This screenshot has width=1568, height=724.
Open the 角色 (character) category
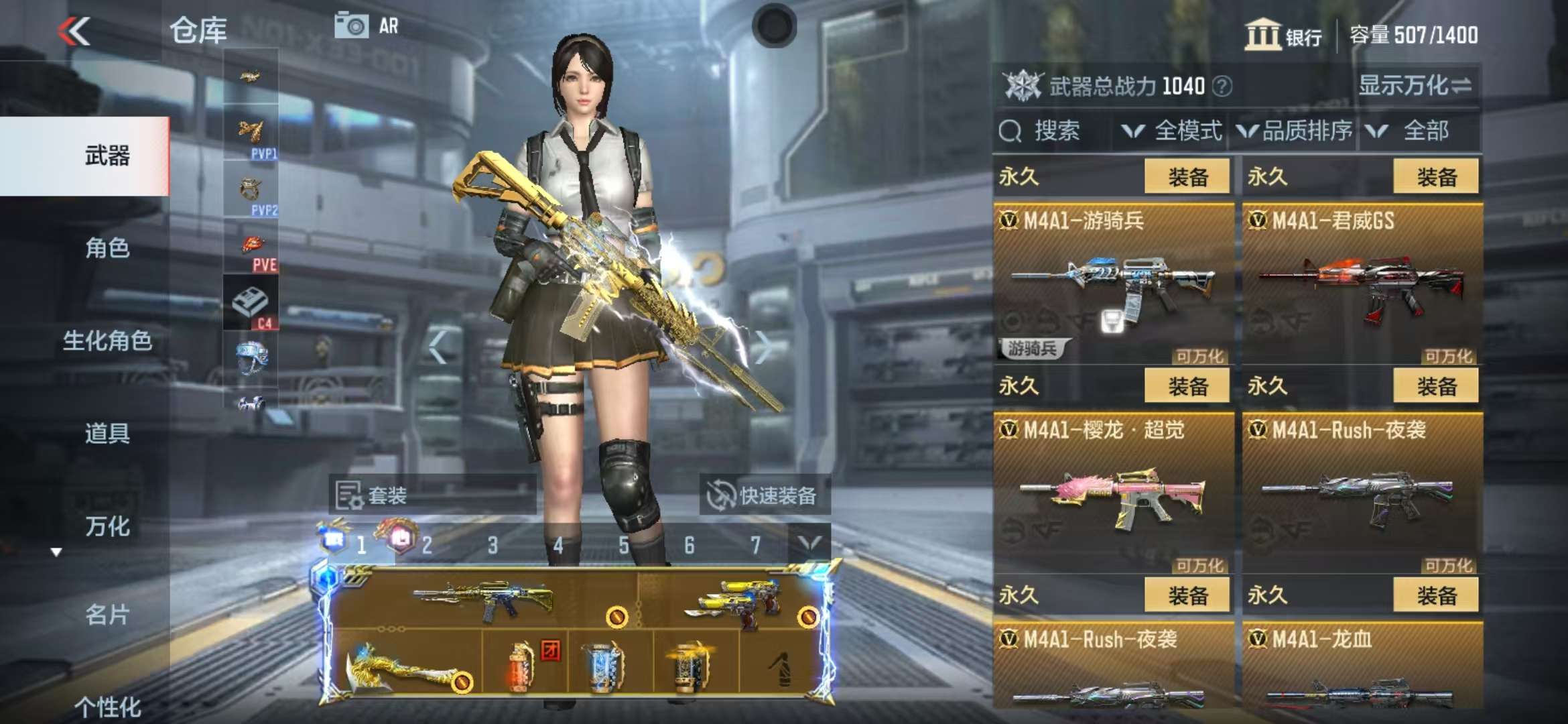(107, 249)
